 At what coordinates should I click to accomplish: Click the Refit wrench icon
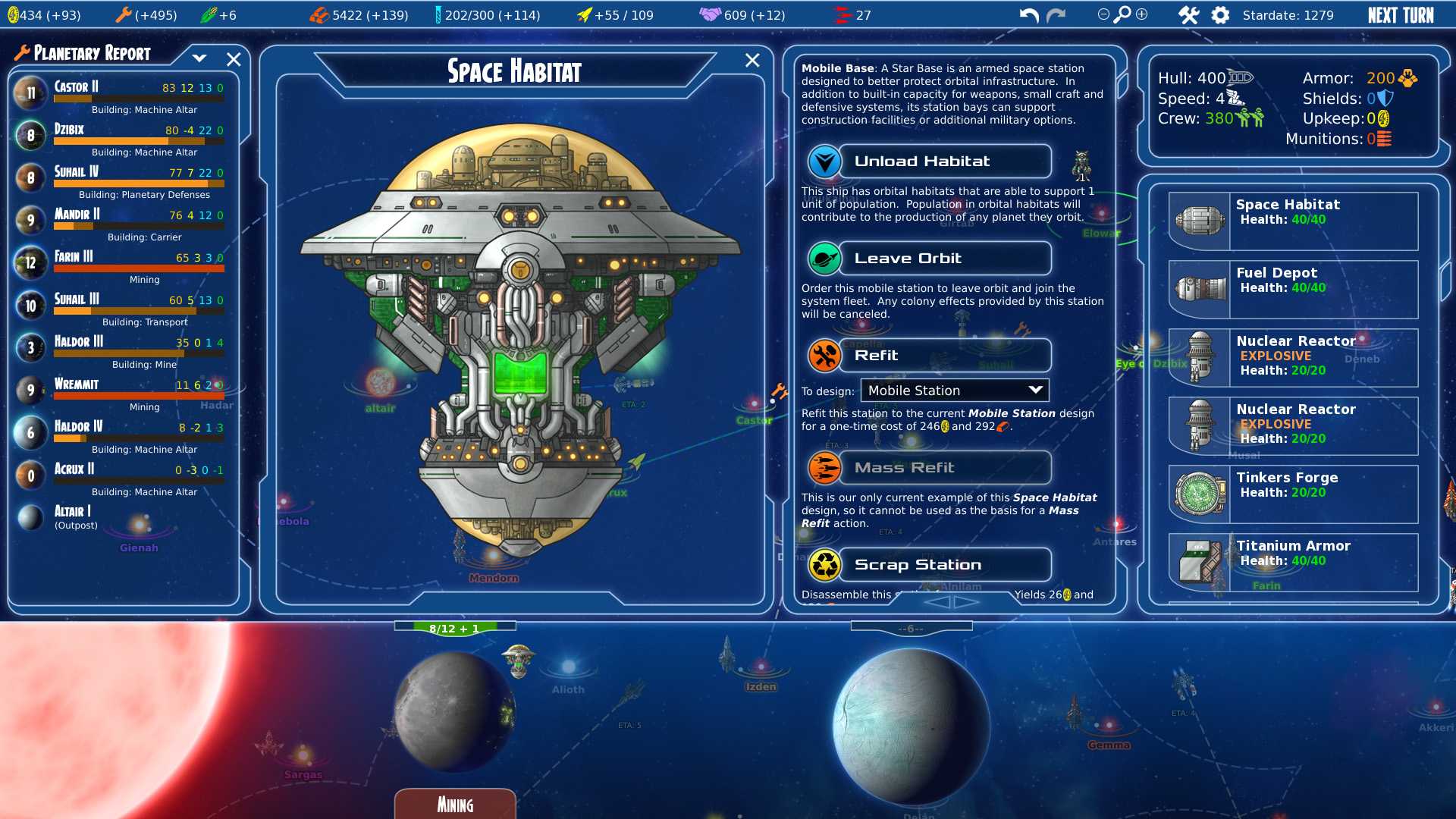tap(824, 355)
